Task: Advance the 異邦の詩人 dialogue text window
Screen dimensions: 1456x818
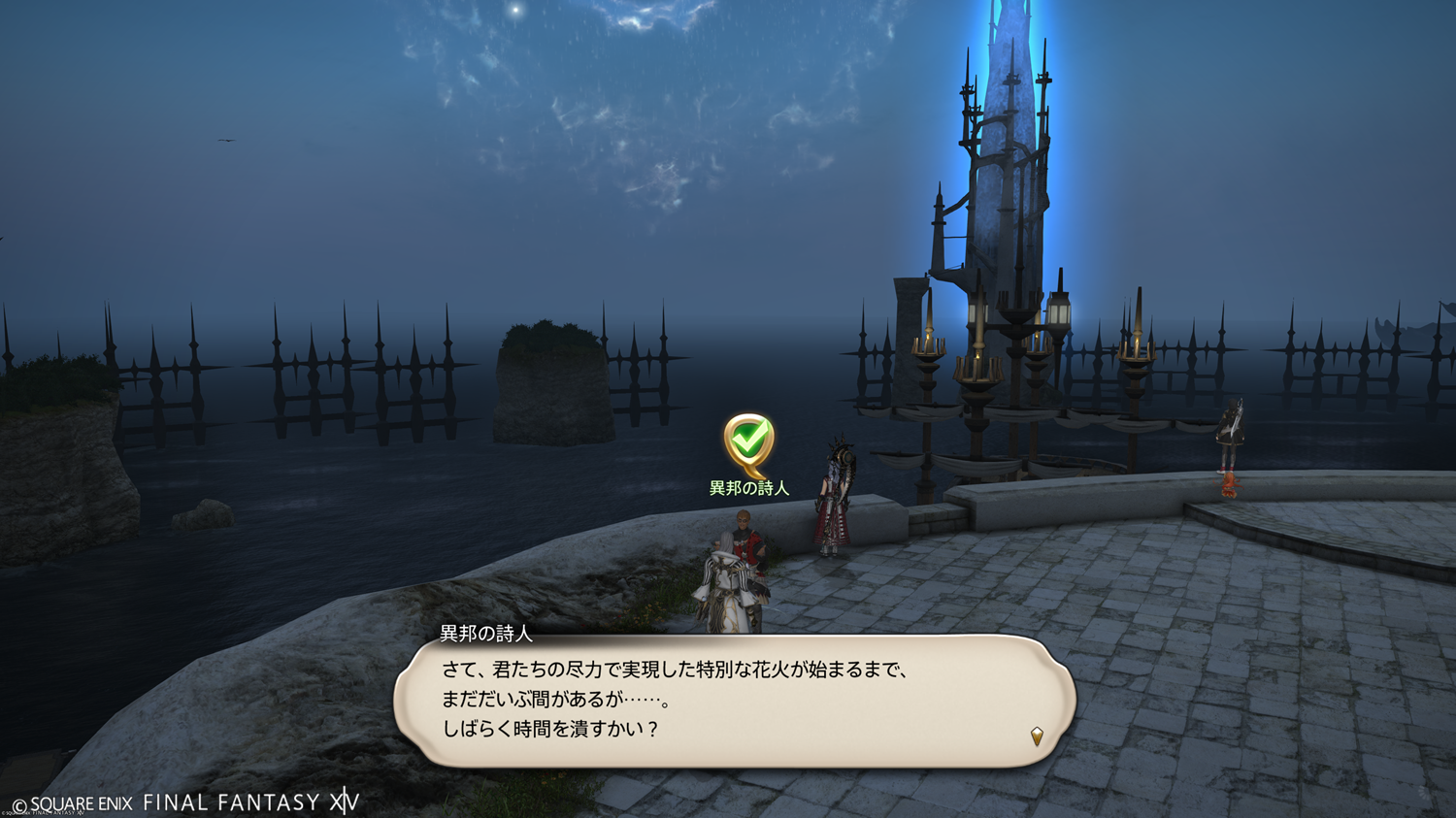Action: point(734,701)
